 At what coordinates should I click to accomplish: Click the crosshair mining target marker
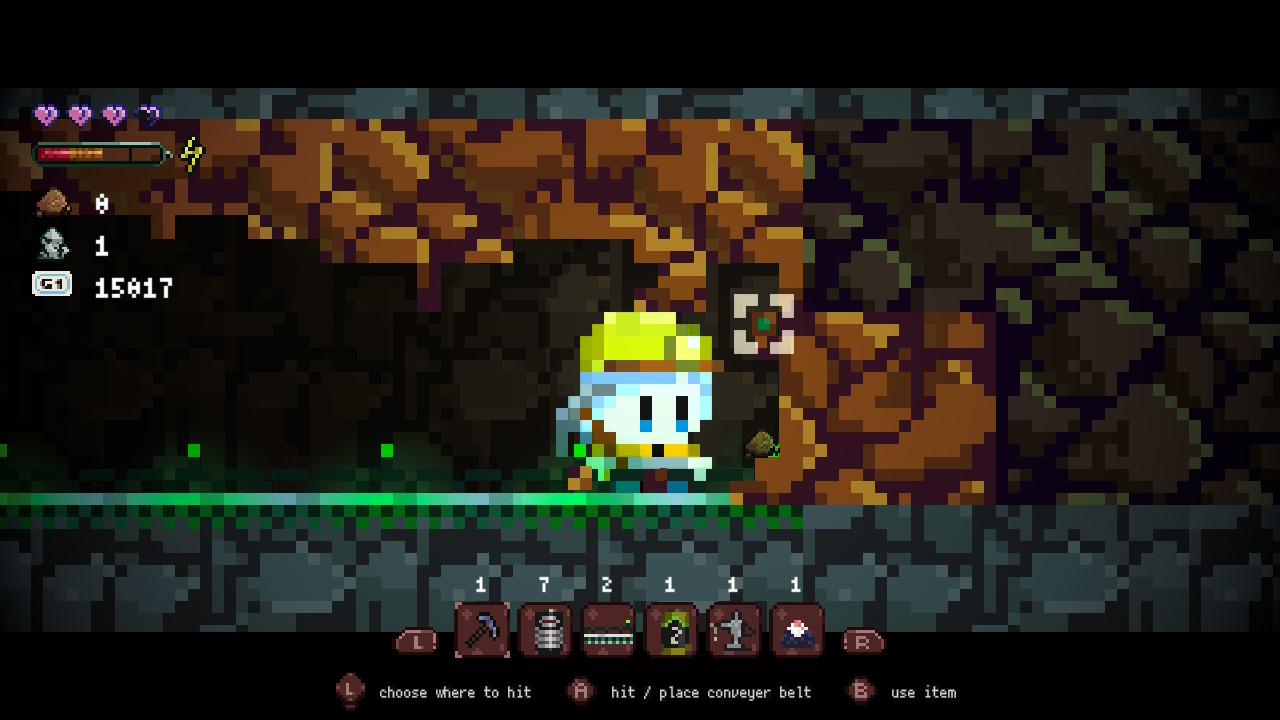(x=761, y=324)
